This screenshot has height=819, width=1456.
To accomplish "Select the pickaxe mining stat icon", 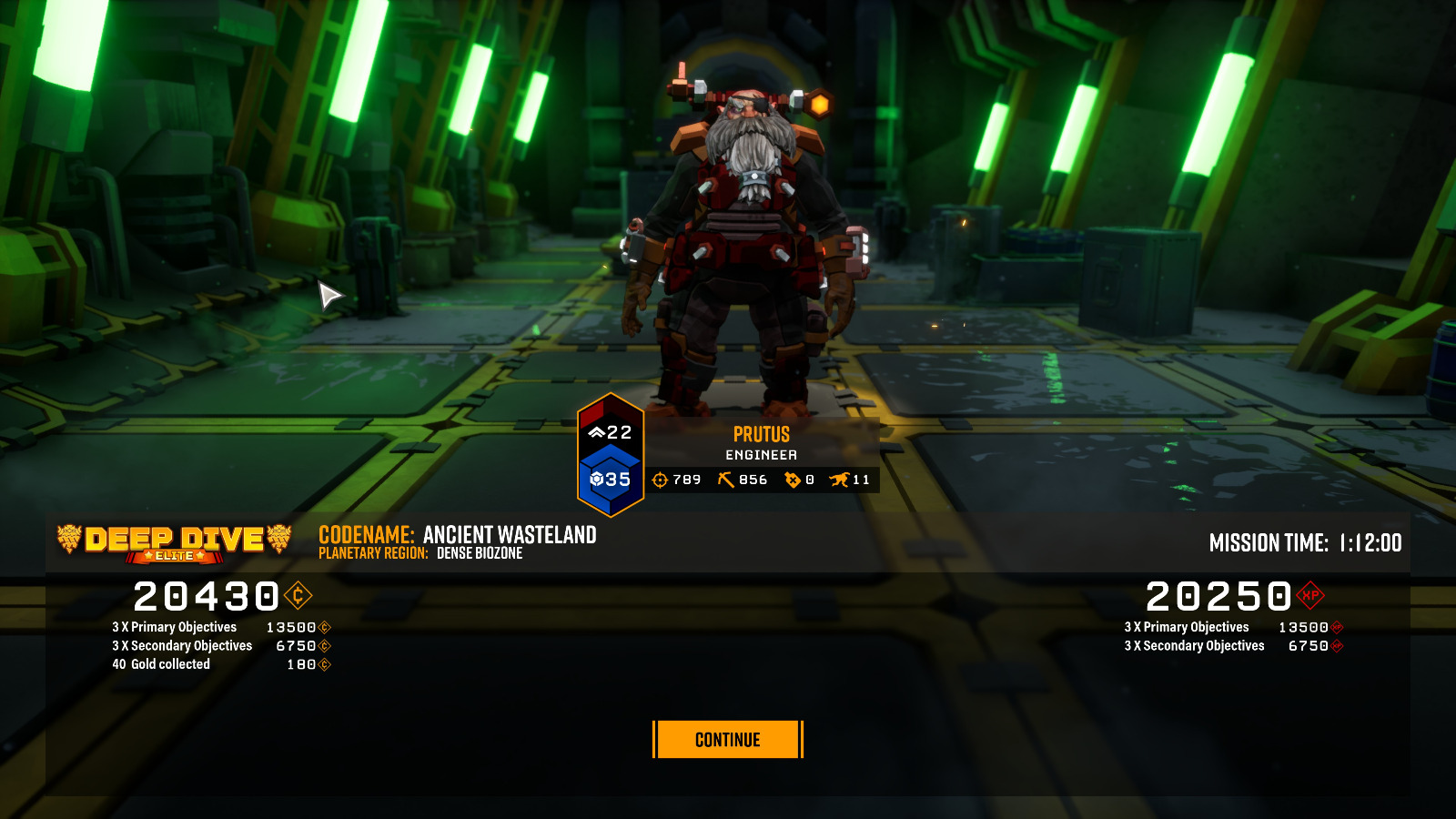I will 726,480.
